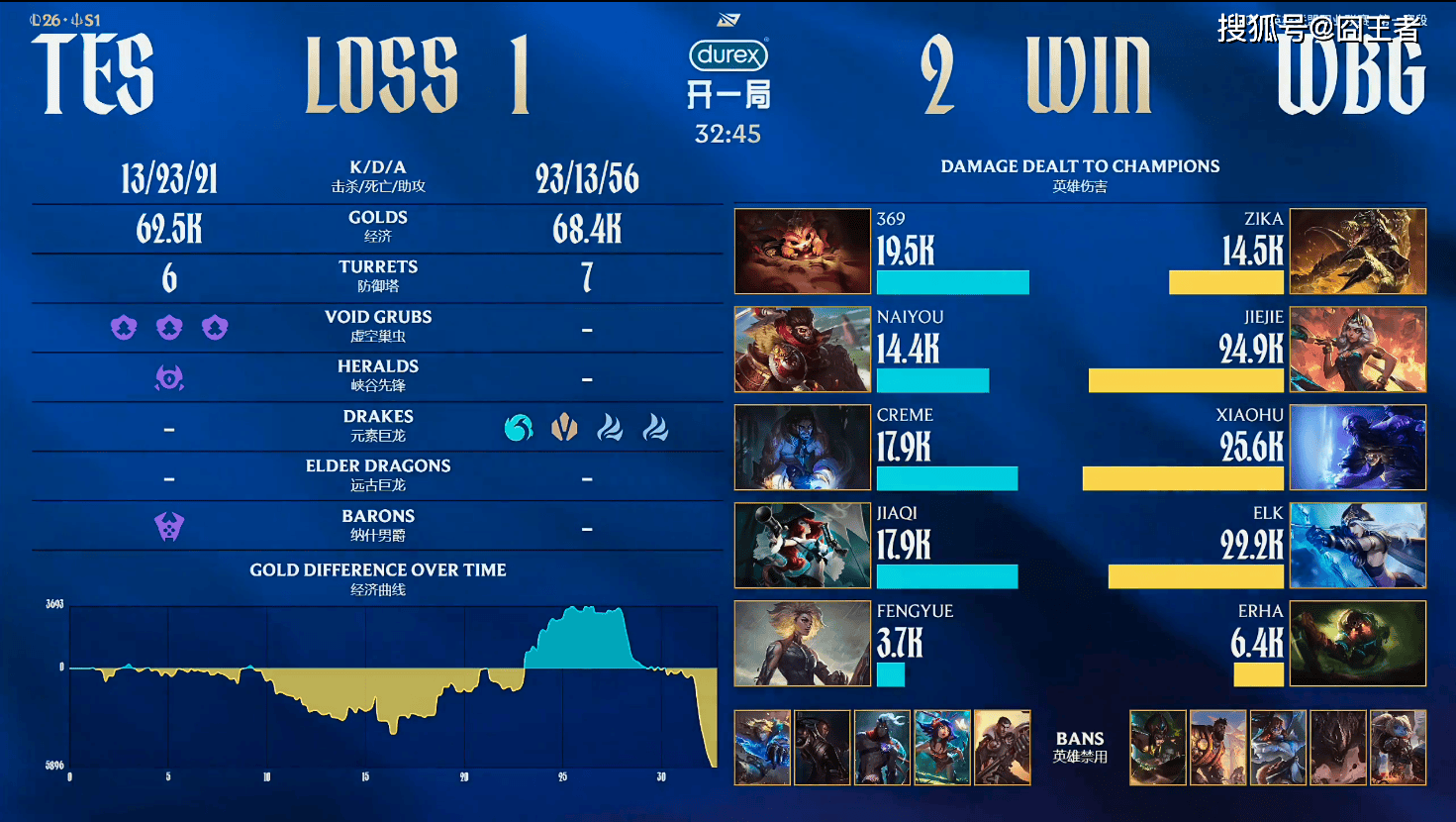
Task: Select Jiejie's champion portrait
Action: 1358,349
